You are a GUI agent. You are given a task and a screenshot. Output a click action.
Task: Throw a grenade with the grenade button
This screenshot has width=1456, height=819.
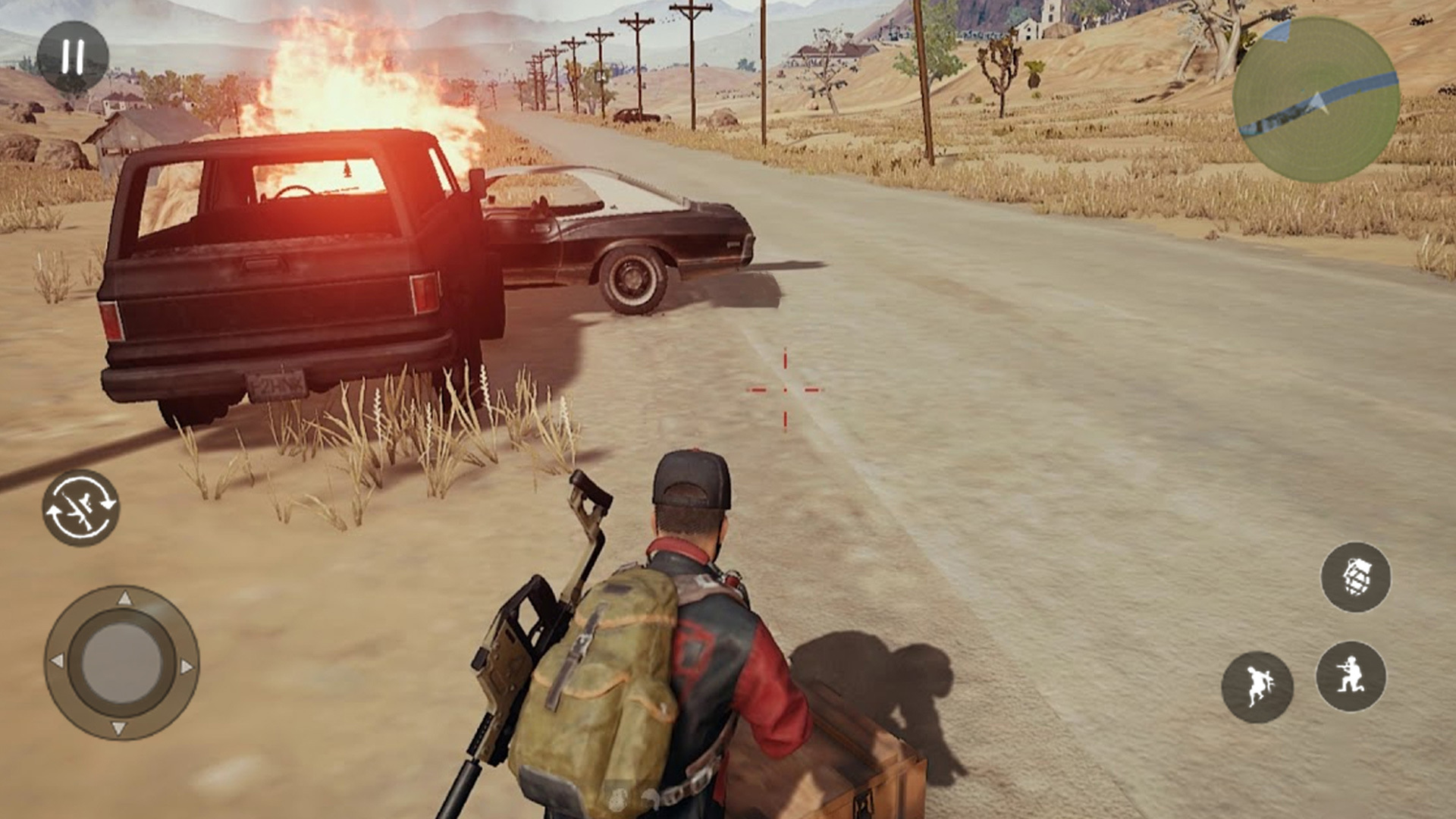pyautogui.click(x=1355, y=577)
